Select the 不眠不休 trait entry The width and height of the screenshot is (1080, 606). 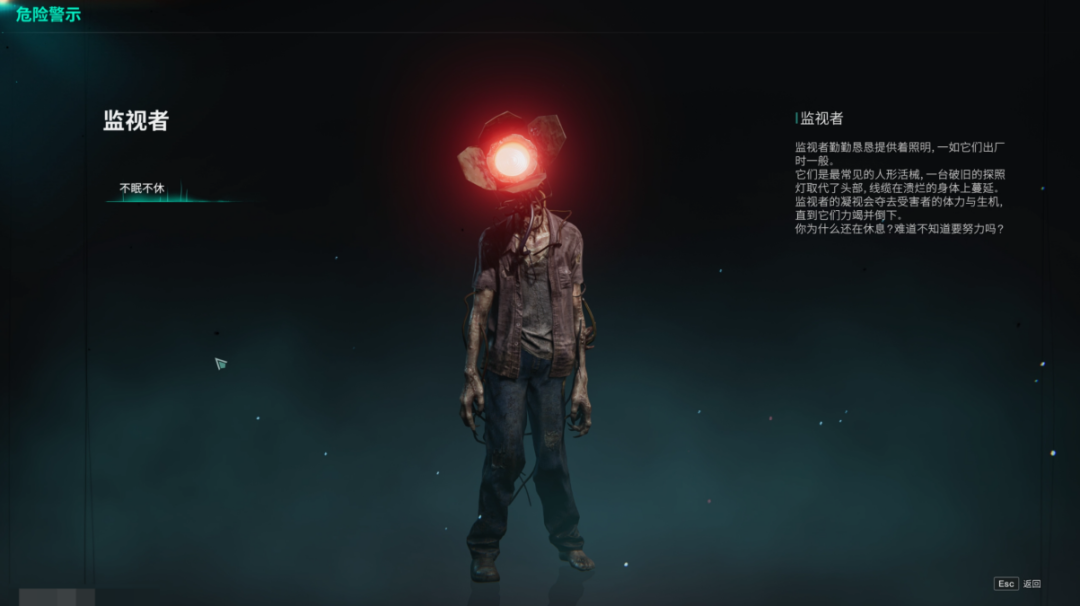point(142,188)
